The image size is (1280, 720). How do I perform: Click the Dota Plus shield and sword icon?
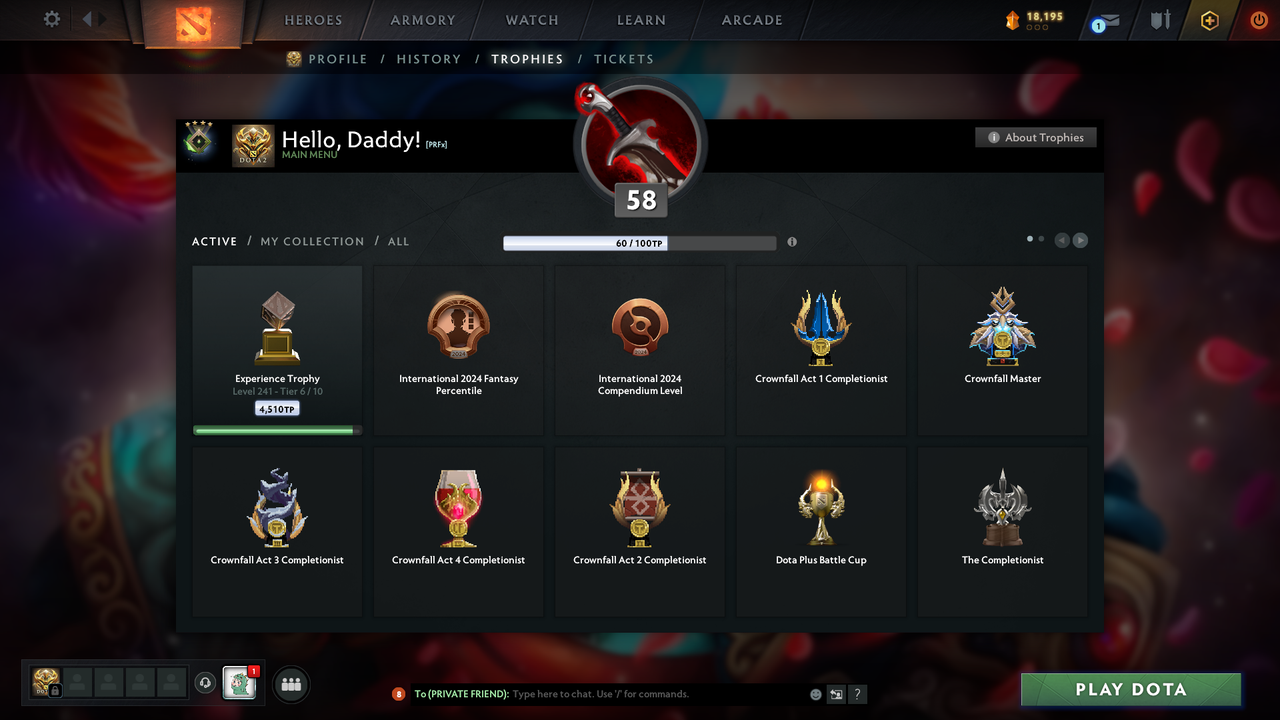(x=1159, y=20)
